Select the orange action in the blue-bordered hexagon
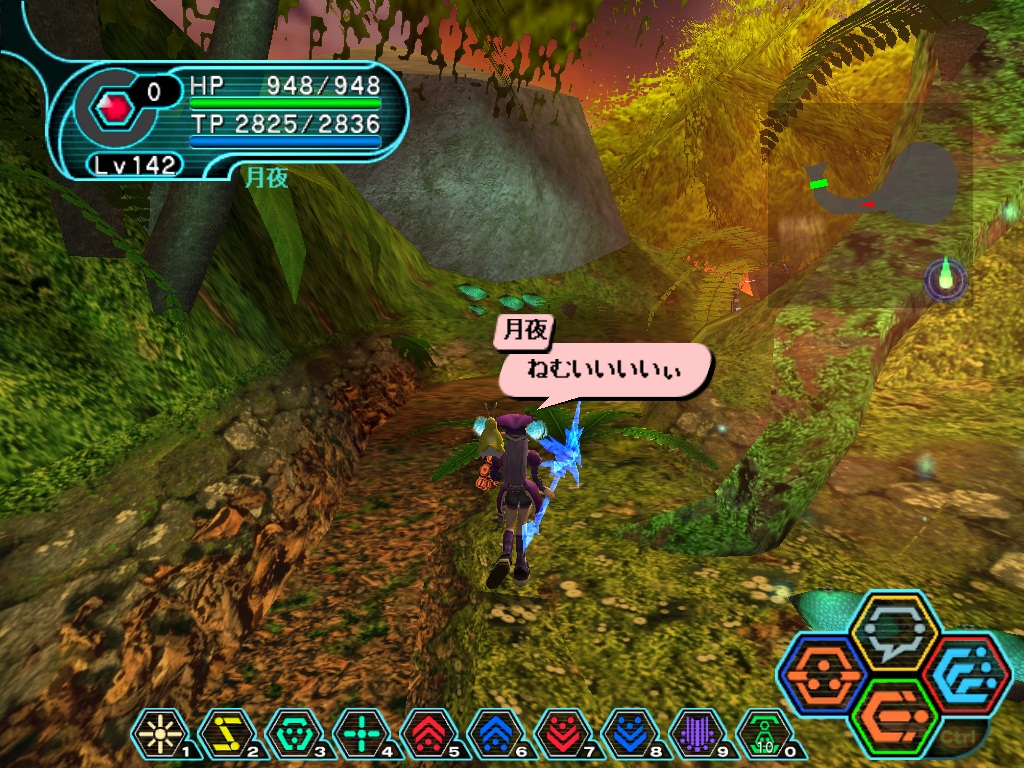Viewport: 1024px width, 768px height. [x=822, y=673]
